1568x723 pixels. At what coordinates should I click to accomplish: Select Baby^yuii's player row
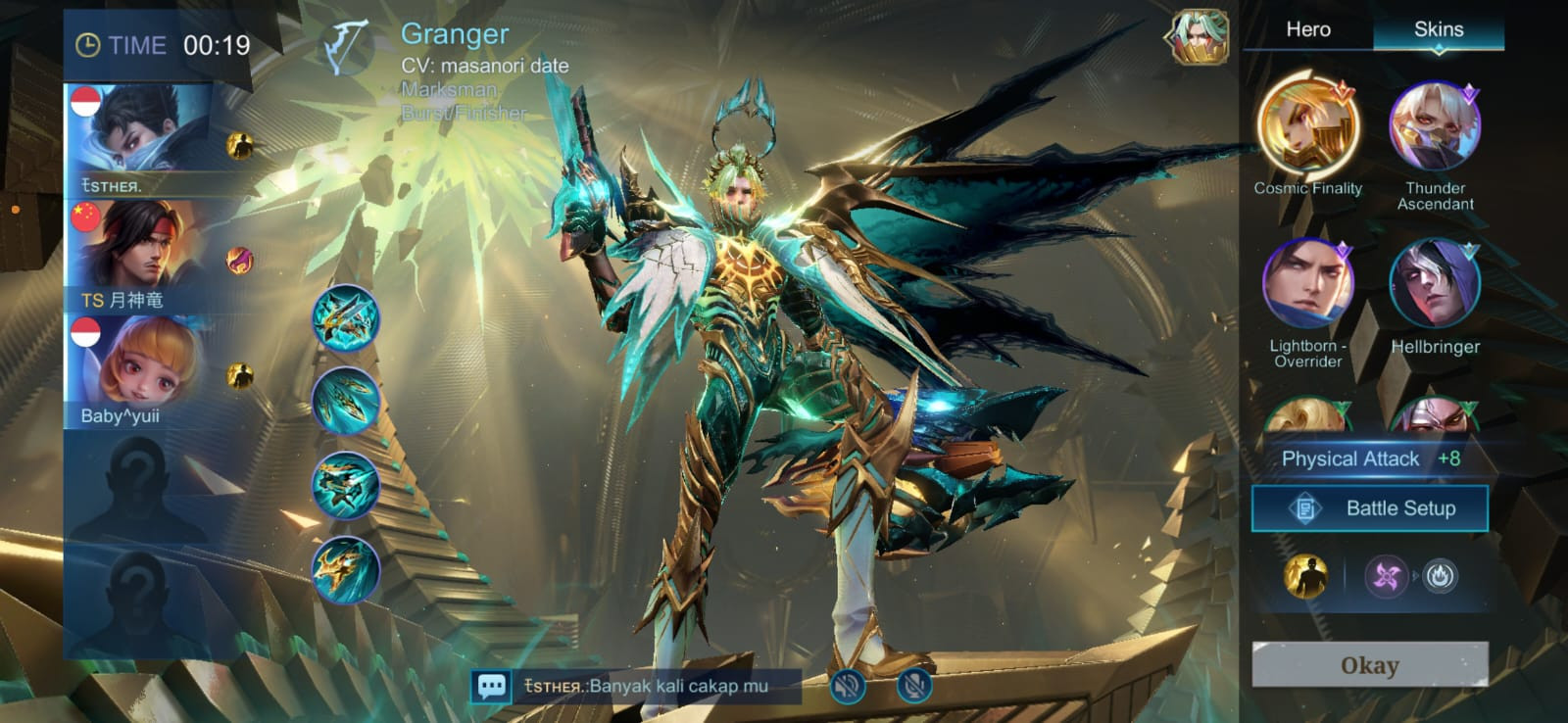point(147,371)
